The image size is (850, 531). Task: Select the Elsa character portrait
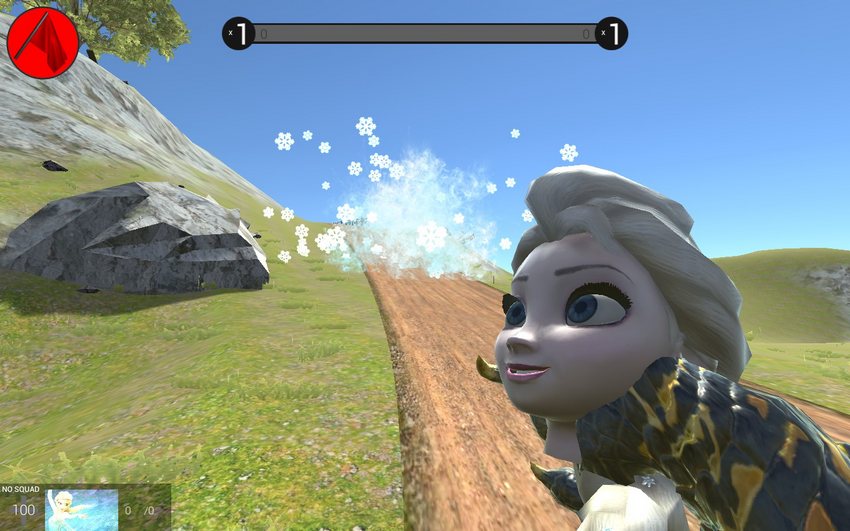click(81, 509)
